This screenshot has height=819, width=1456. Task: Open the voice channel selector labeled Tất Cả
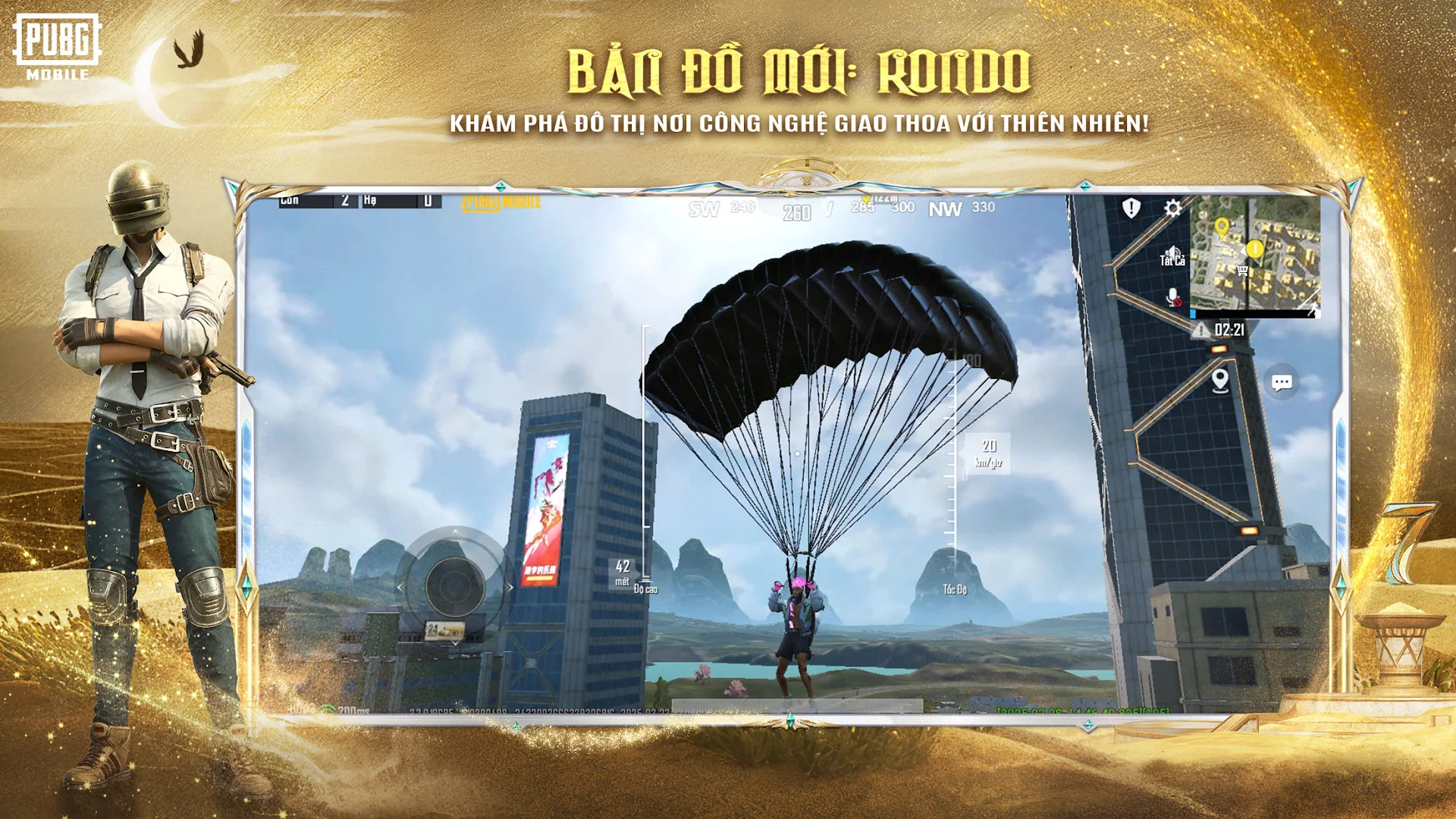click(1172, 259)
